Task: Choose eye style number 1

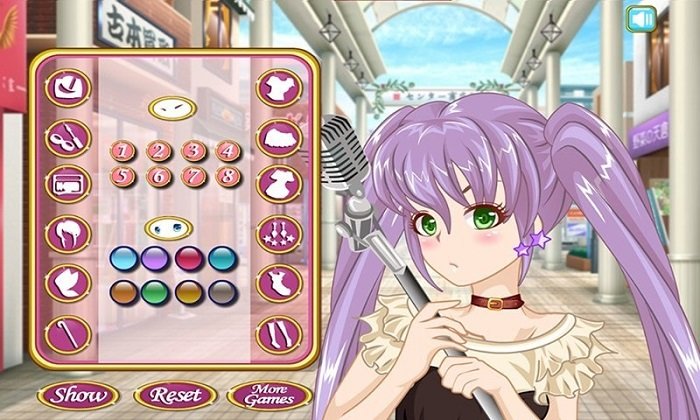Action: pos(124,152)
